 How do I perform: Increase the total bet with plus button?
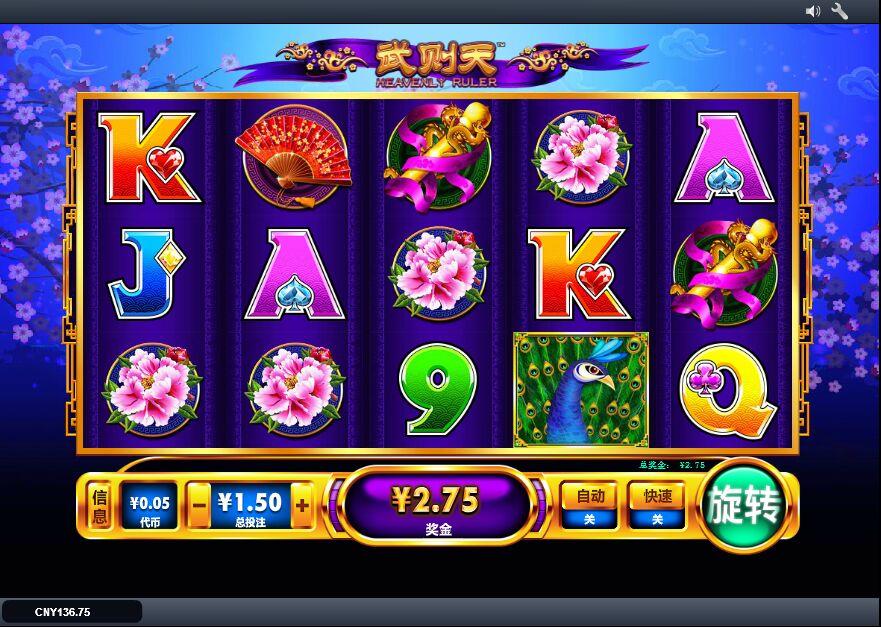pos(302,505)
